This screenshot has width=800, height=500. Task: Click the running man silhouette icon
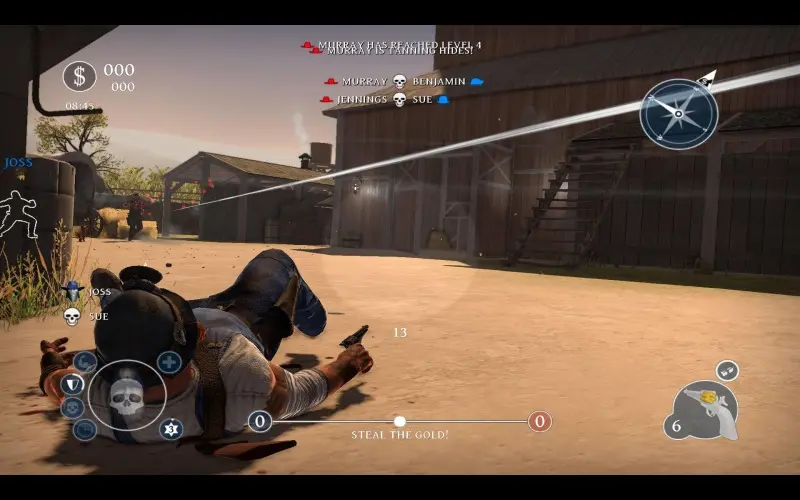click(x=20, y=213)
